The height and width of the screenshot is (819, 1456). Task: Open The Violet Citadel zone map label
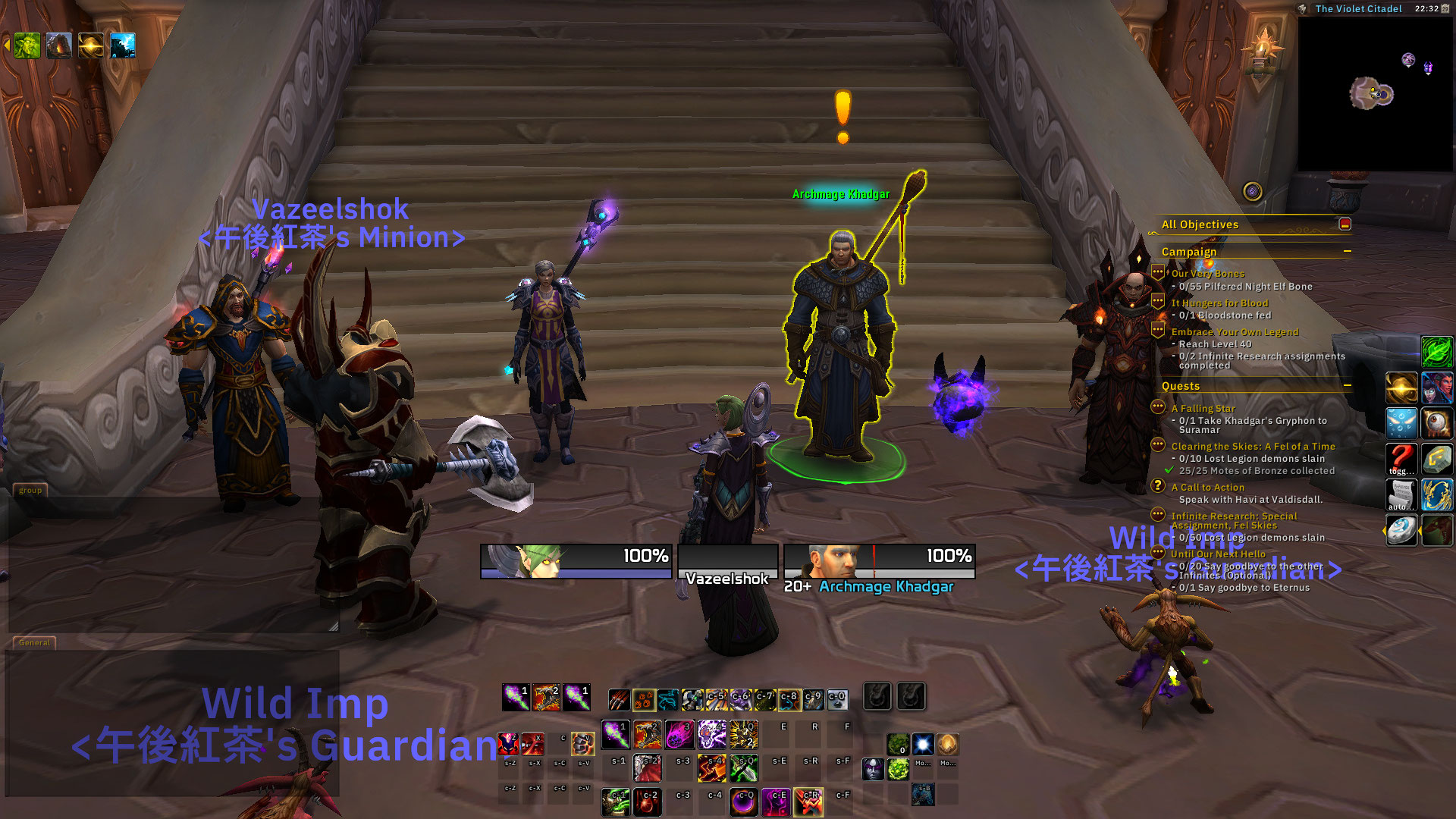pyautogui.click(x=1358, y=9)
